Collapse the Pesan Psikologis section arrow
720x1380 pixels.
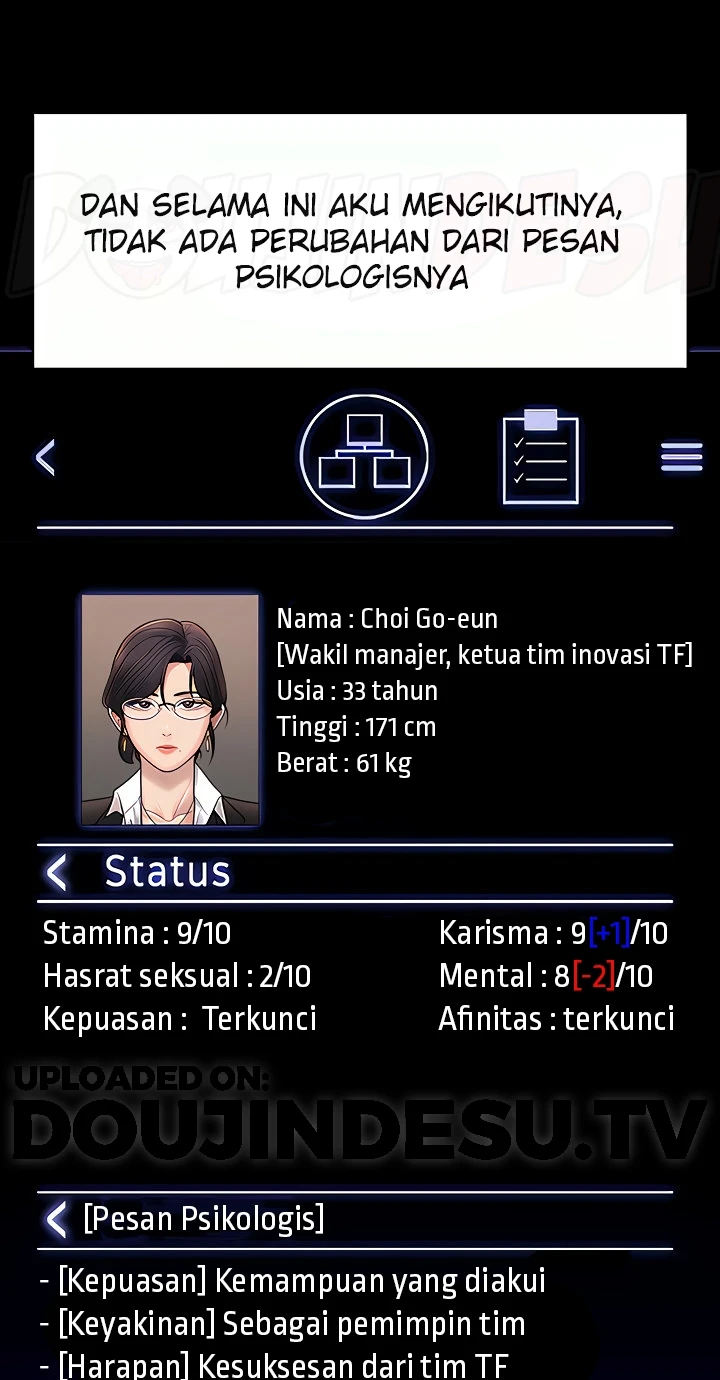click(57, 1219)
